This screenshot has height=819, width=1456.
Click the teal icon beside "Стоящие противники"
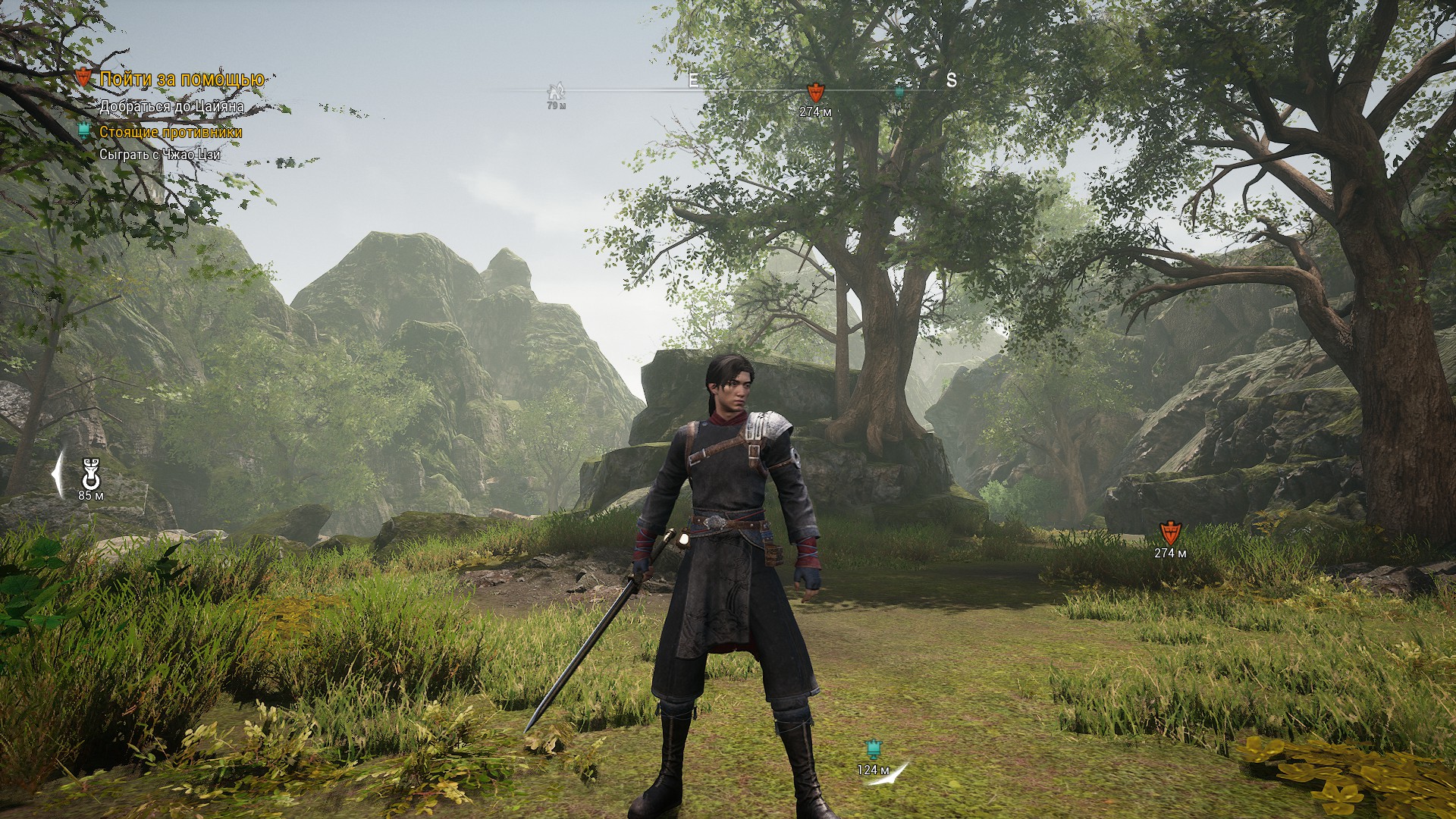pos(84,131)
